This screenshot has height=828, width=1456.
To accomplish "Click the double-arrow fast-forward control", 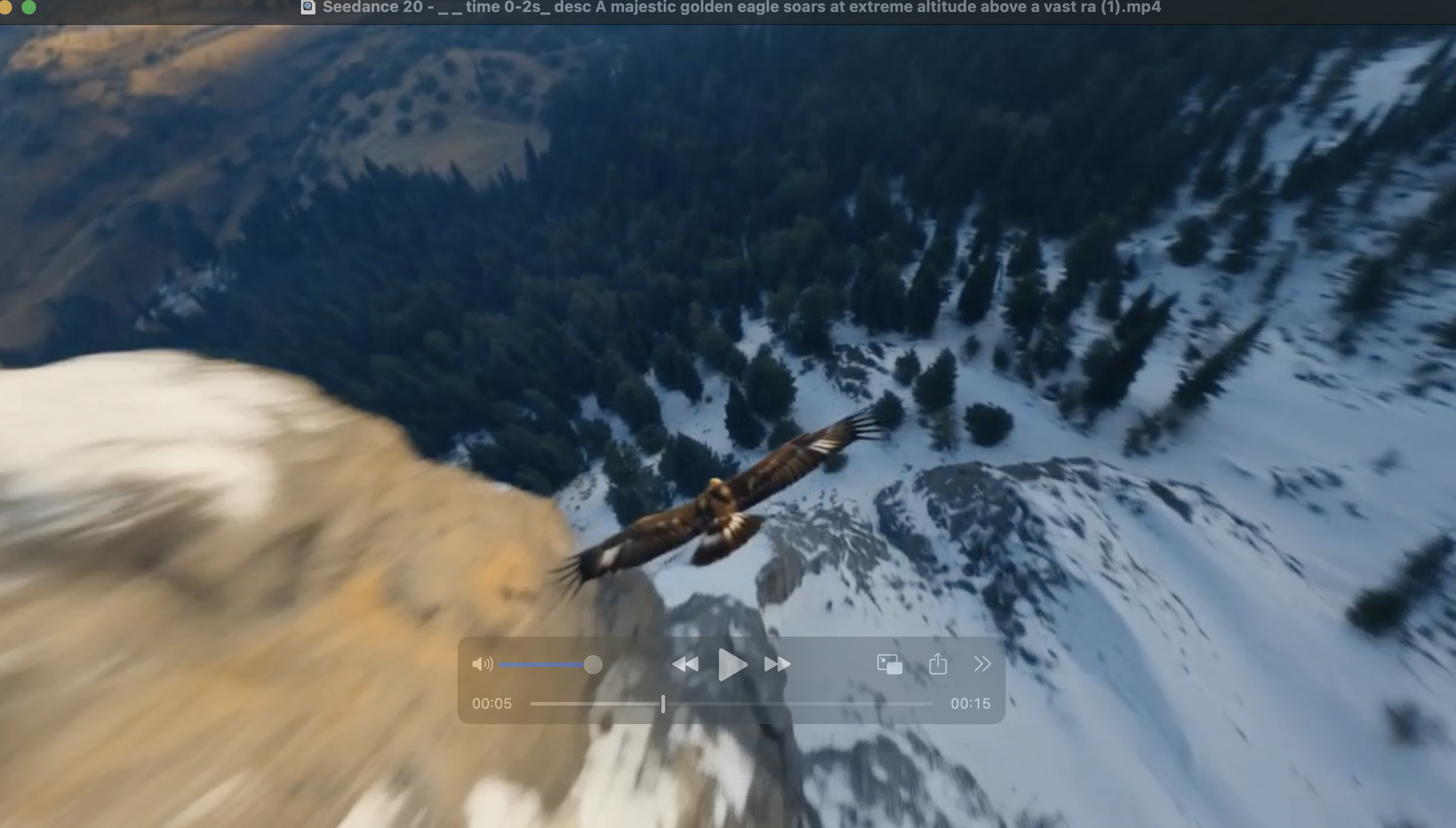I will (777, 664).
